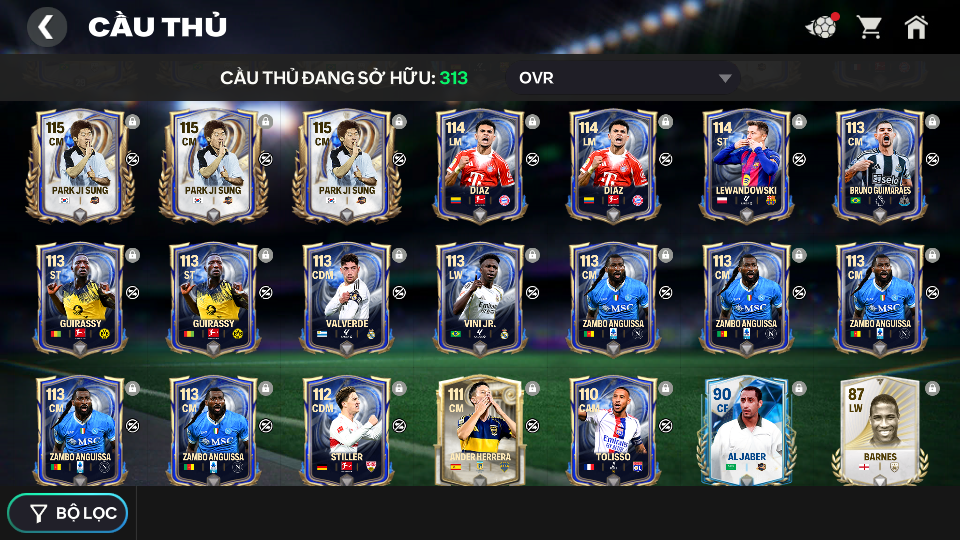Select the Lewandowski 114 ST card

click(x=746, y=164)
